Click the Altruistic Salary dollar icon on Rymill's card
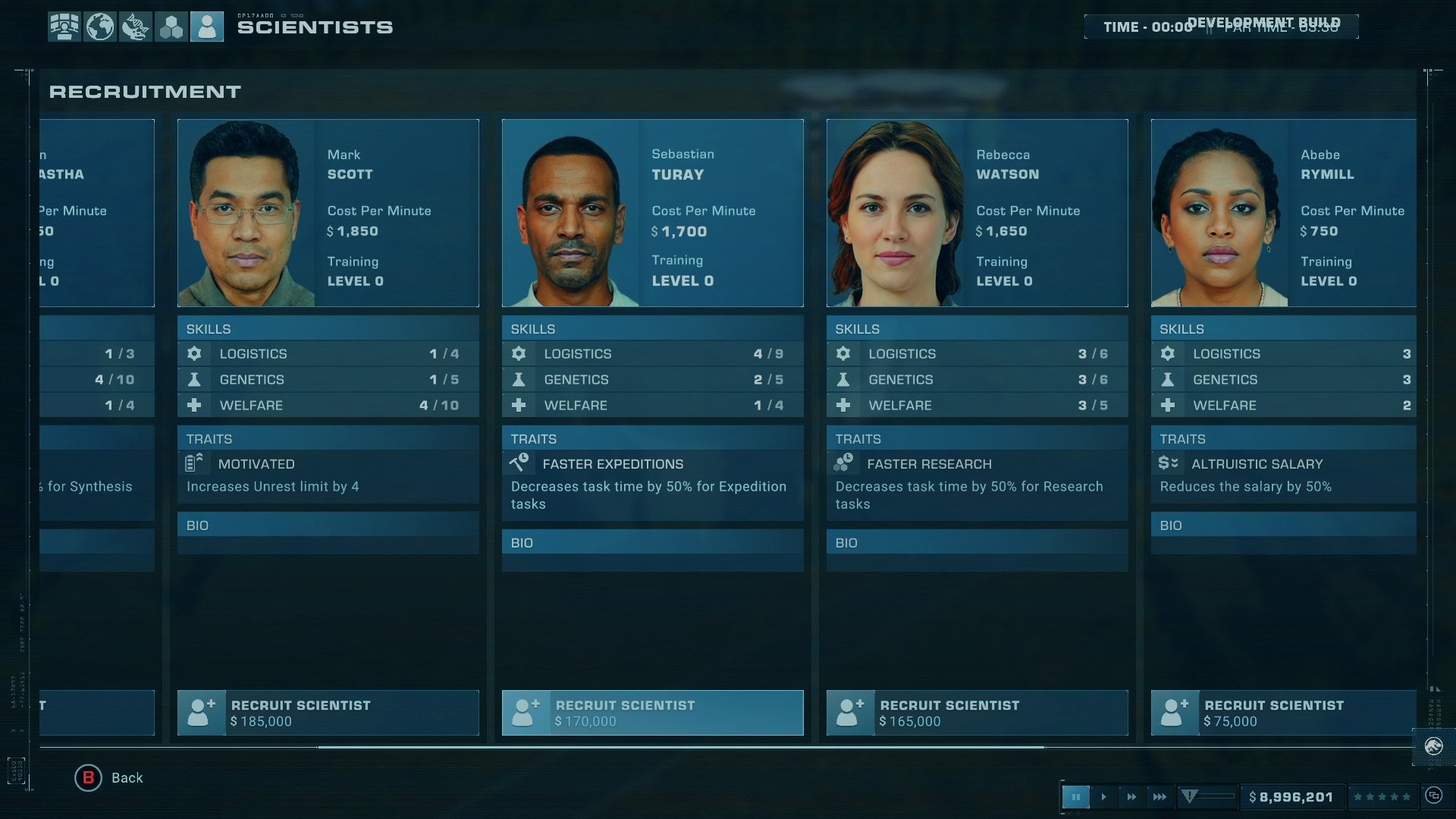The width and height of the screenshot is (1456, 819). (1168, 463)
